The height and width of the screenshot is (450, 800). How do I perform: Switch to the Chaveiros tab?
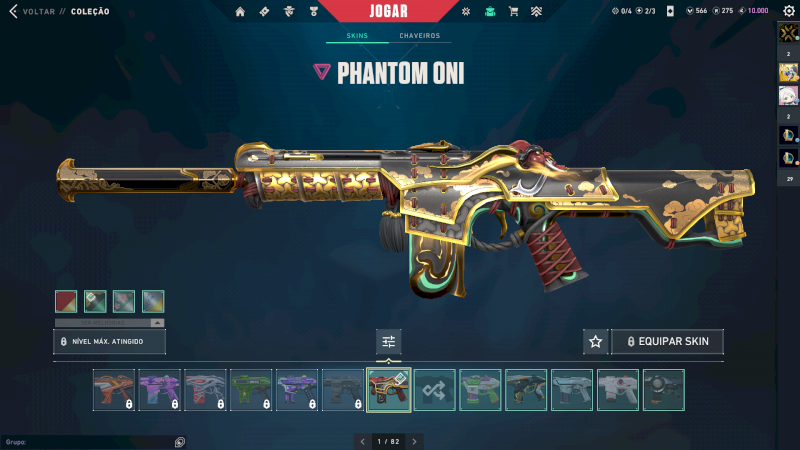click(x=419, y=36)
